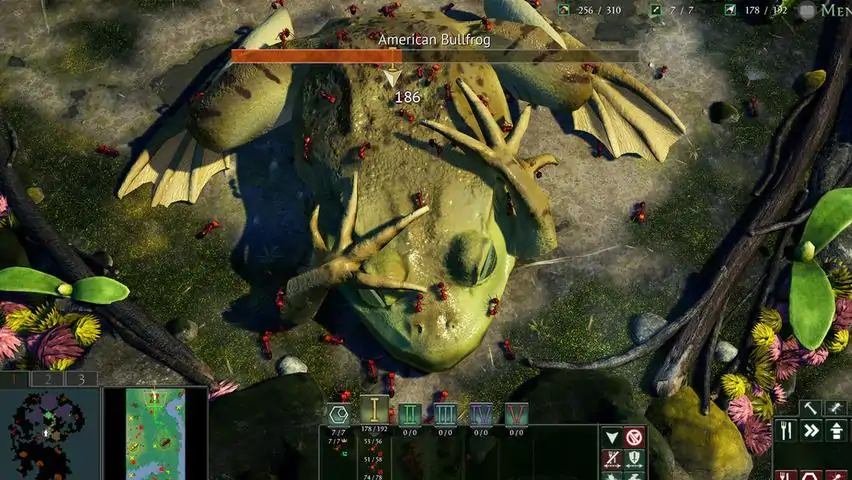852x480 pixels.
Task: Switch to minimap tab 2
Action: (x=48, y=379)
